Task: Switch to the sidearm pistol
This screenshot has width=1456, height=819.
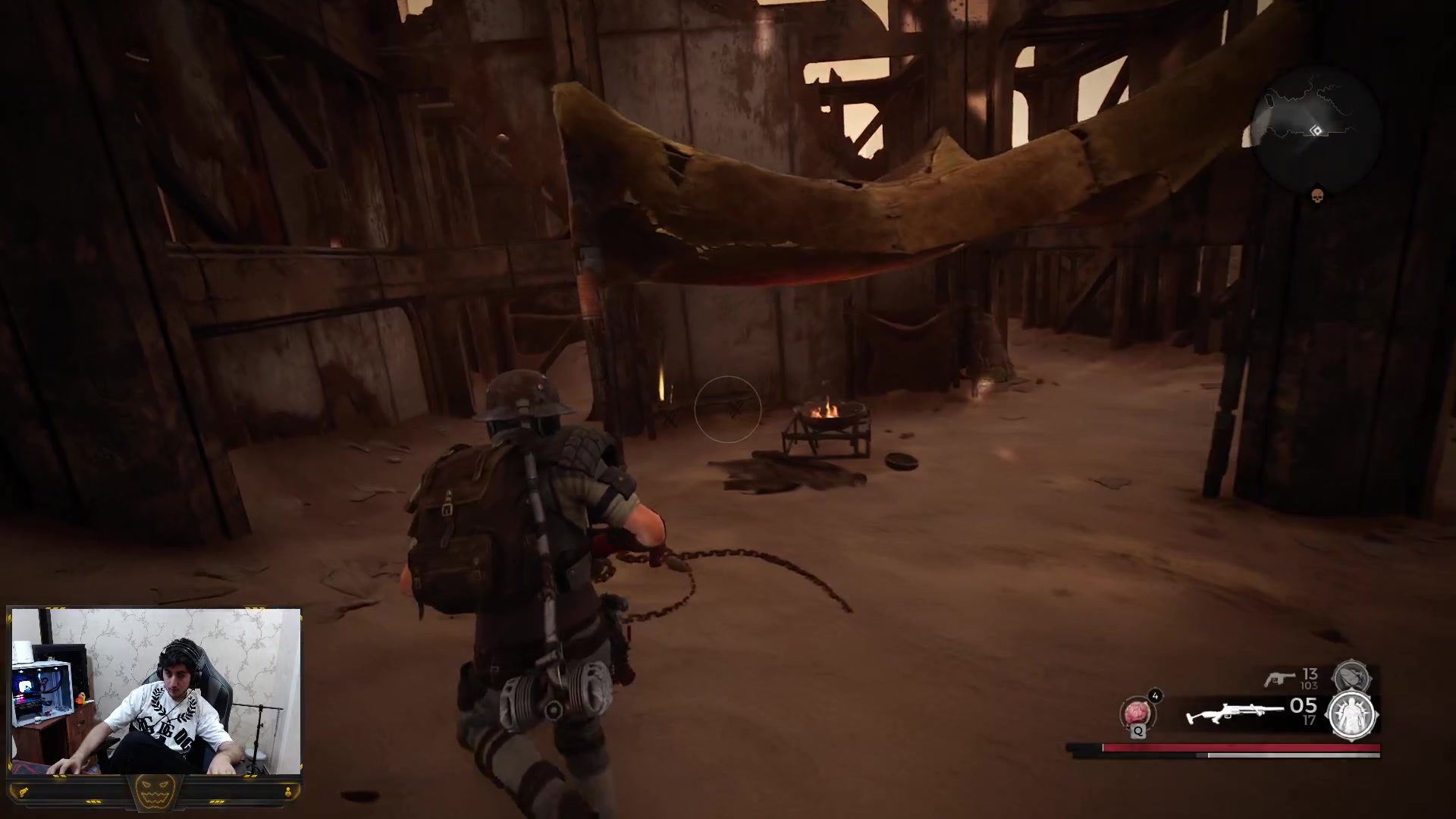Action: [x=1279, y=678]
